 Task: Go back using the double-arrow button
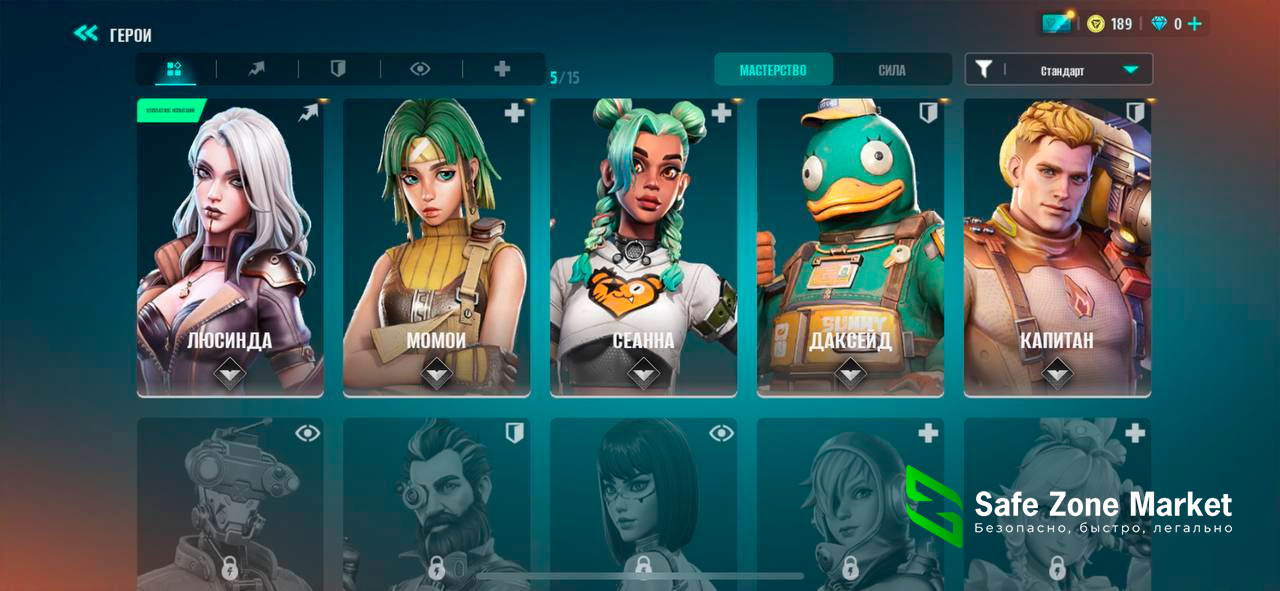(x=86, y=34)
